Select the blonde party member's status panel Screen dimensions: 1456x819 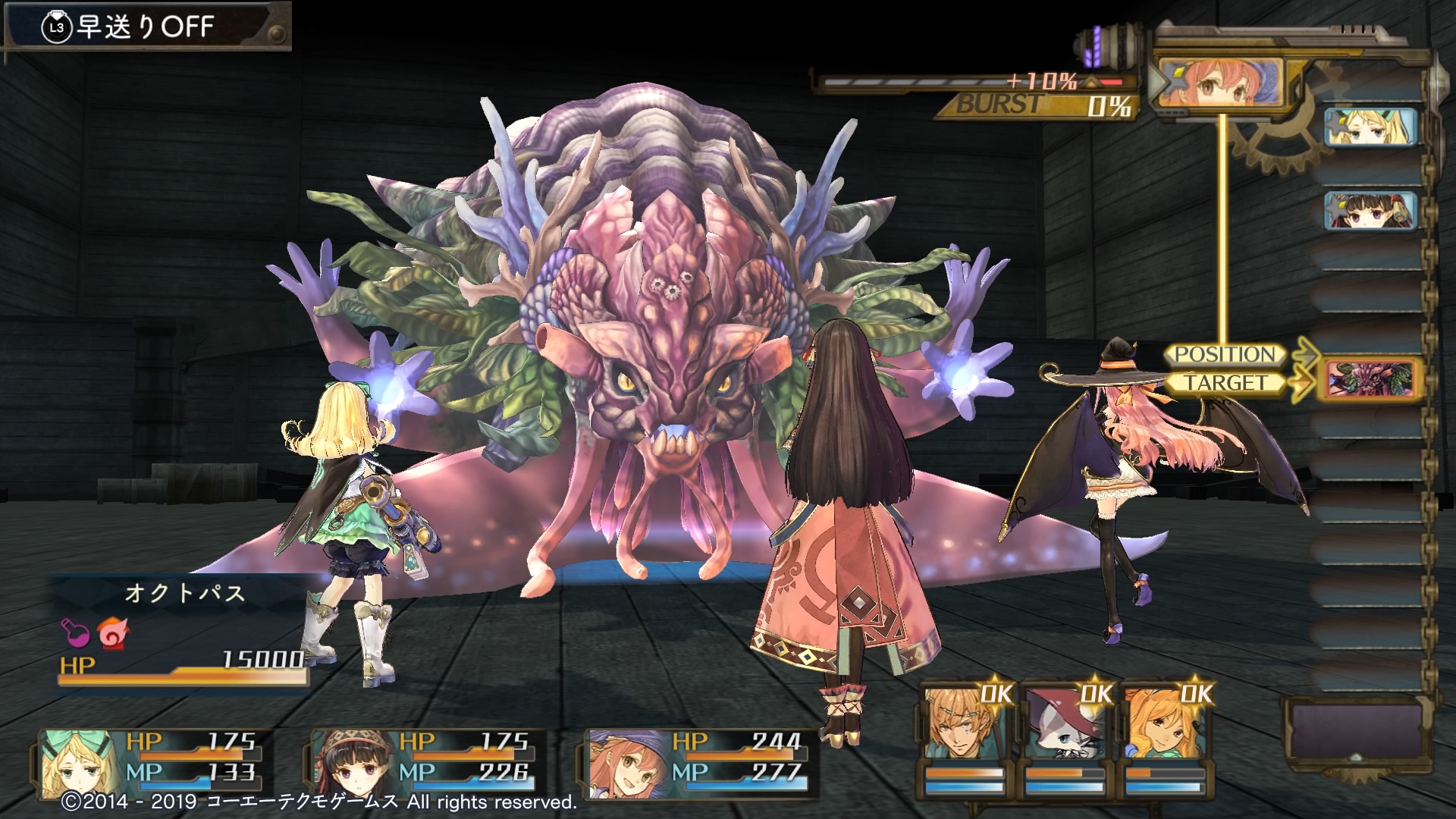pos(152,758)
